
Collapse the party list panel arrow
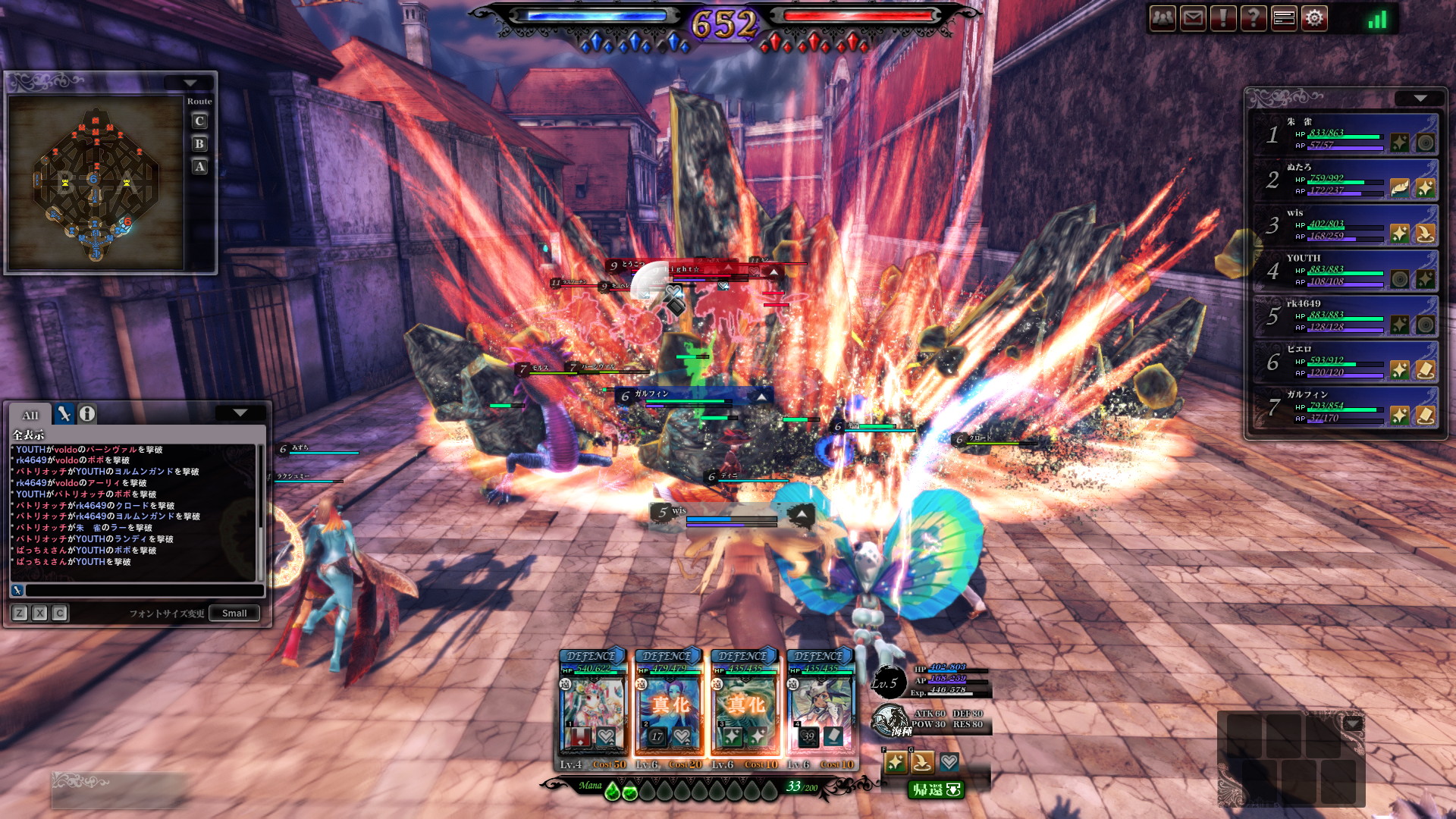1420,99
